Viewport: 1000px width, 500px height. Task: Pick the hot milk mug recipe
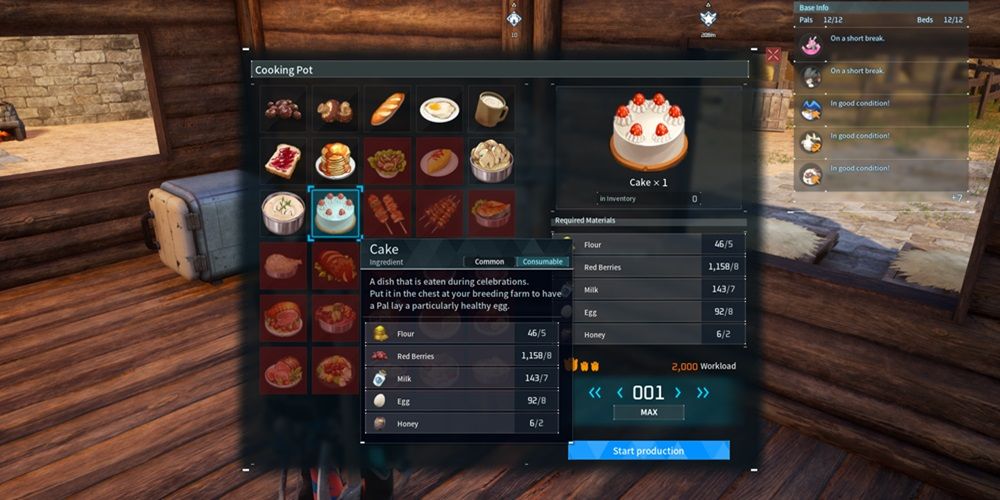(x=491, y=108)
